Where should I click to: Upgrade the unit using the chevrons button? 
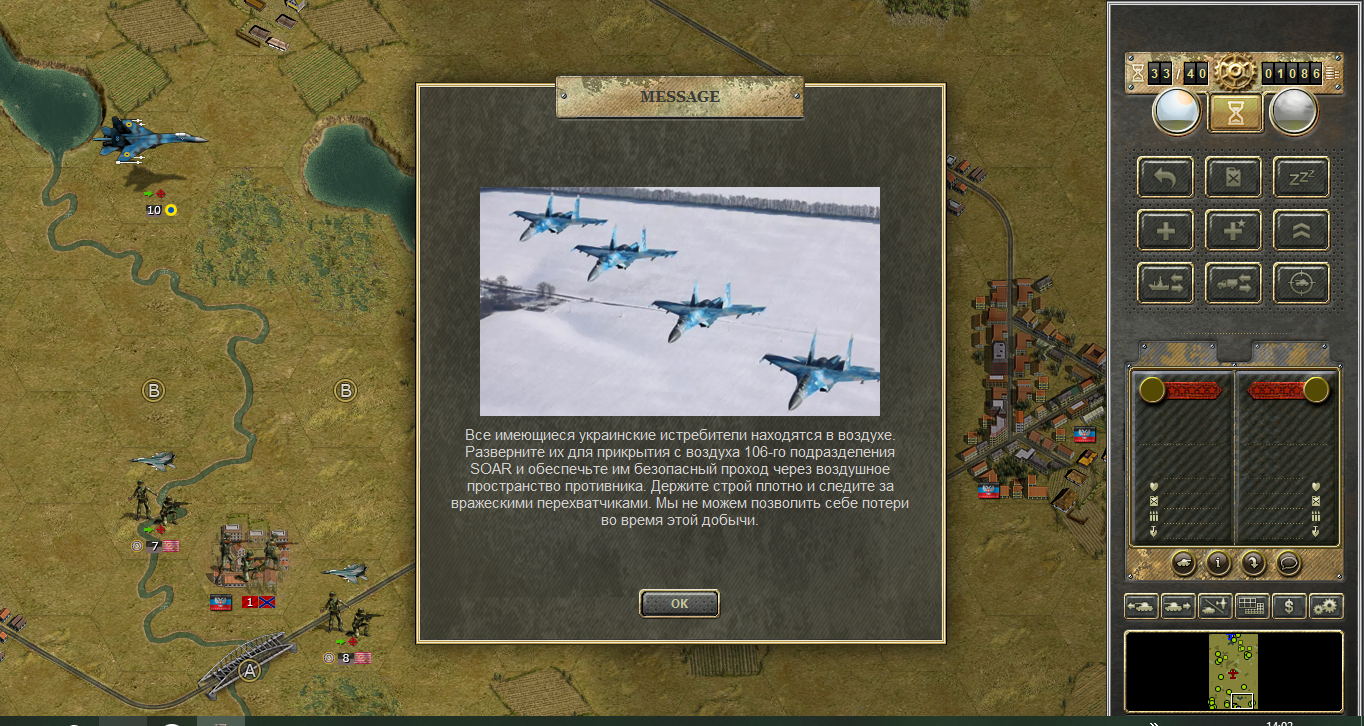pyautogui.click(x=1301, y=231)
